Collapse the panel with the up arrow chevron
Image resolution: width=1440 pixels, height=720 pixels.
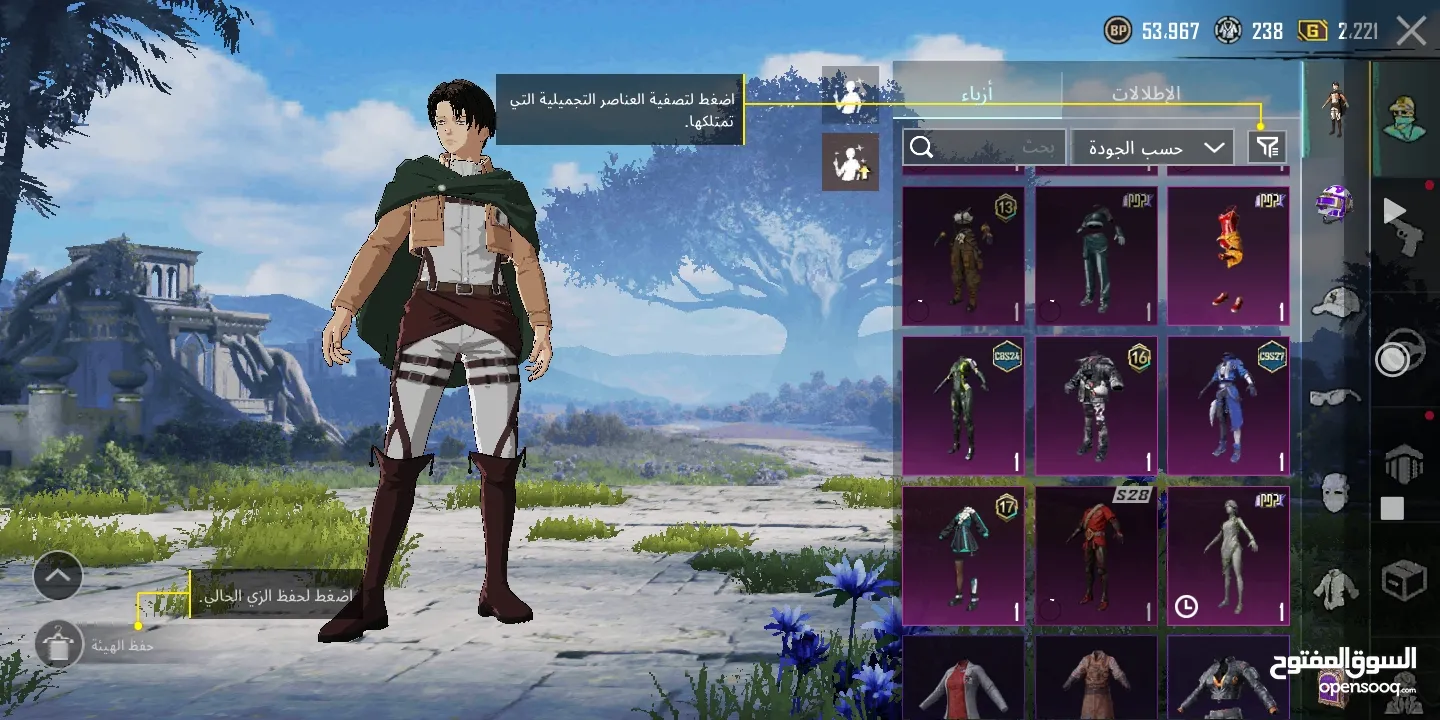tap(57, 576)
